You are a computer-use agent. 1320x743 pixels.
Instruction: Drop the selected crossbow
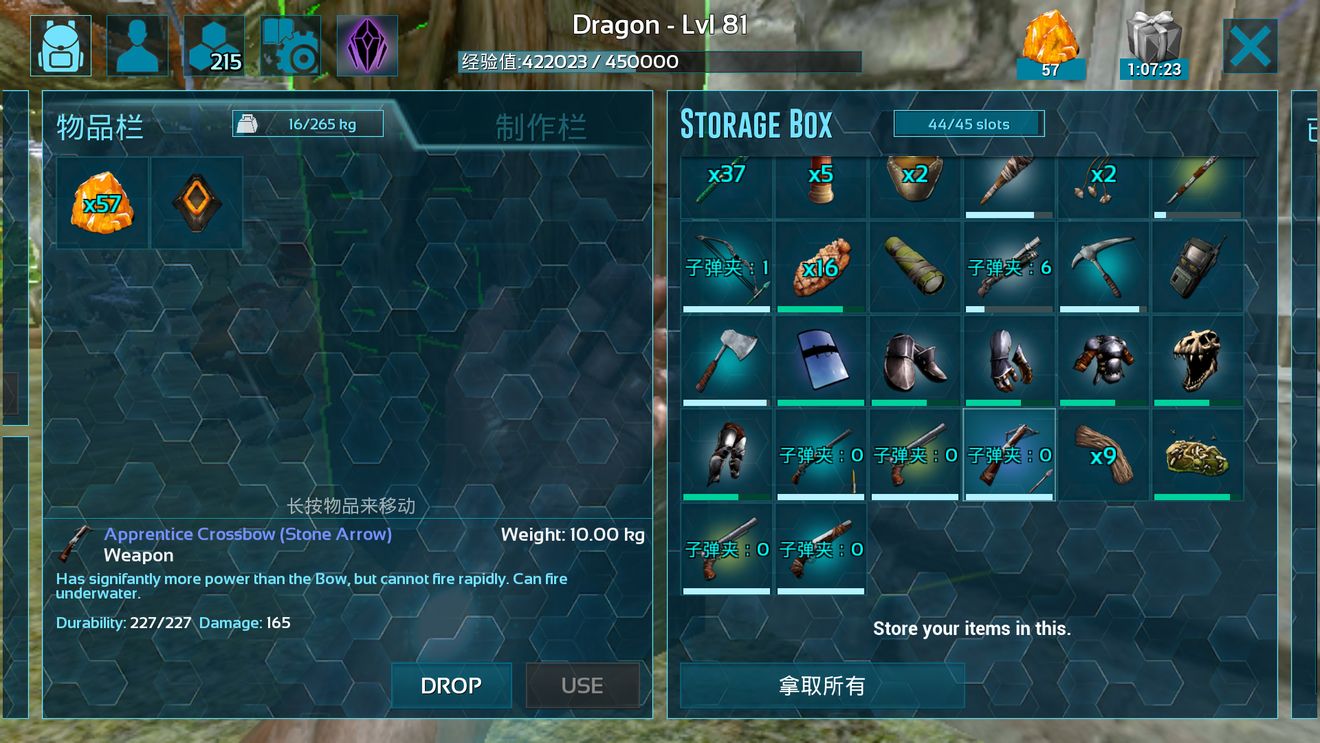451,685
